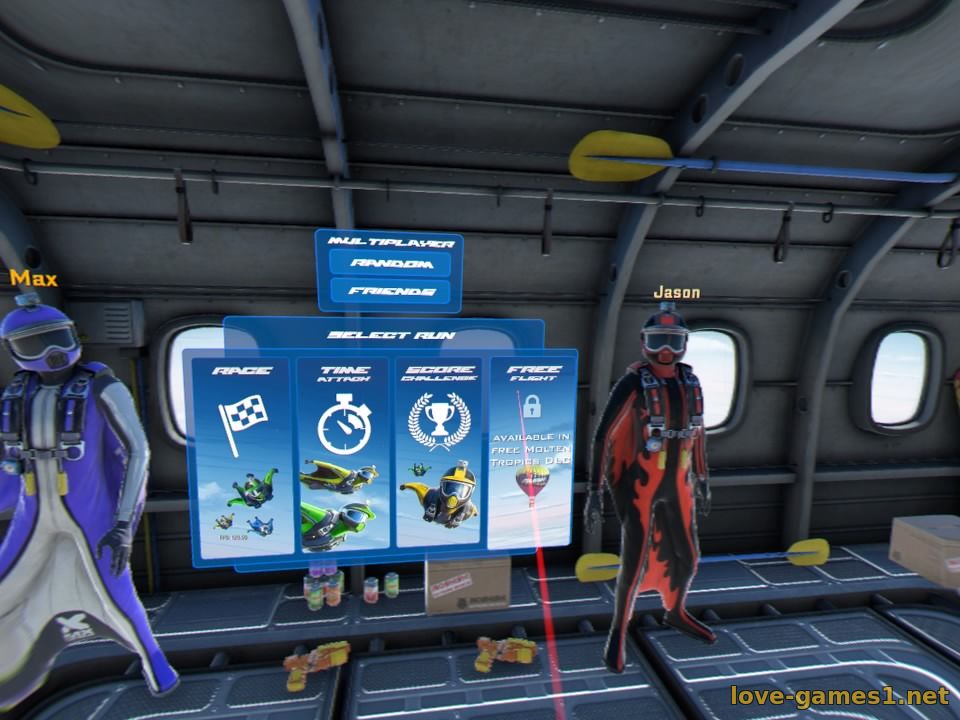Select the Random multiplayer button
960x720 pixels.
point(390,264)
